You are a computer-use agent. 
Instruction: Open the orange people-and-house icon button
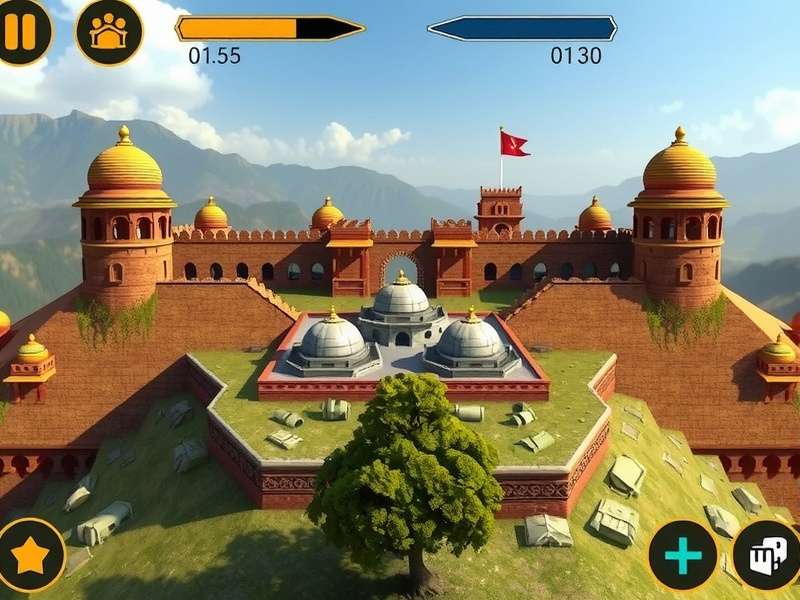click(x=109, y=31)
